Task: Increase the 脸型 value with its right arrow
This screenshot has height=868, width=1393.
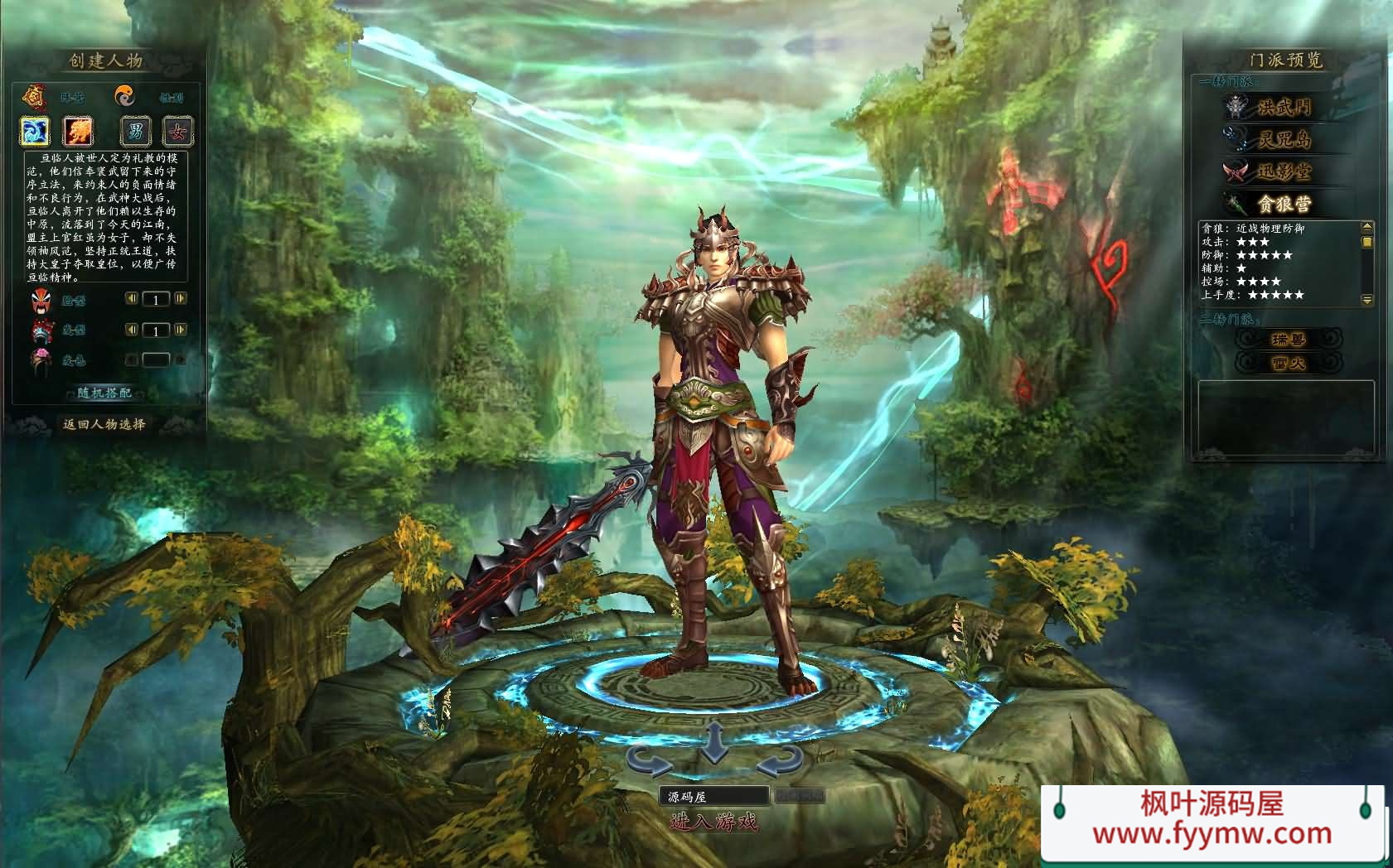Action: pos(179,298)
